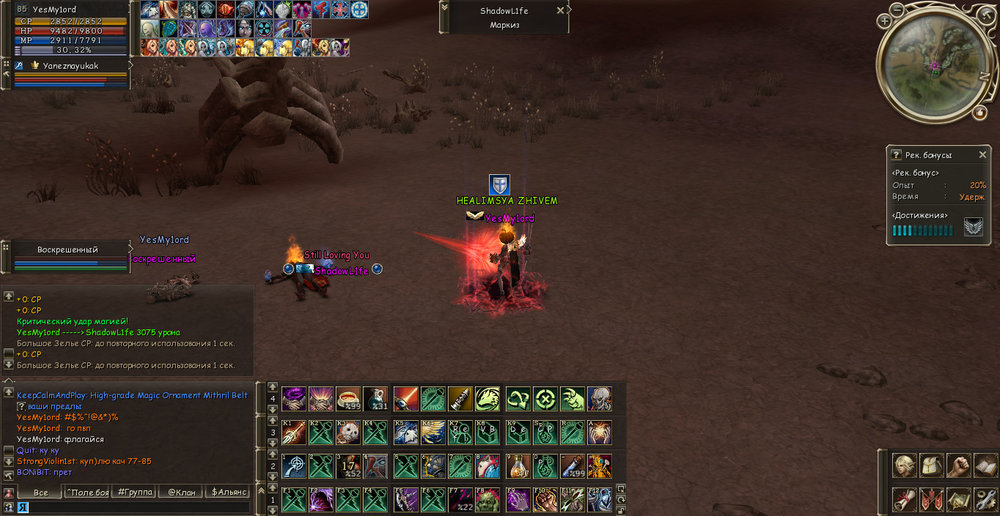Switch to the Поле боя chat tab
Screen dimensions: 1000x516
click(88, 492)
